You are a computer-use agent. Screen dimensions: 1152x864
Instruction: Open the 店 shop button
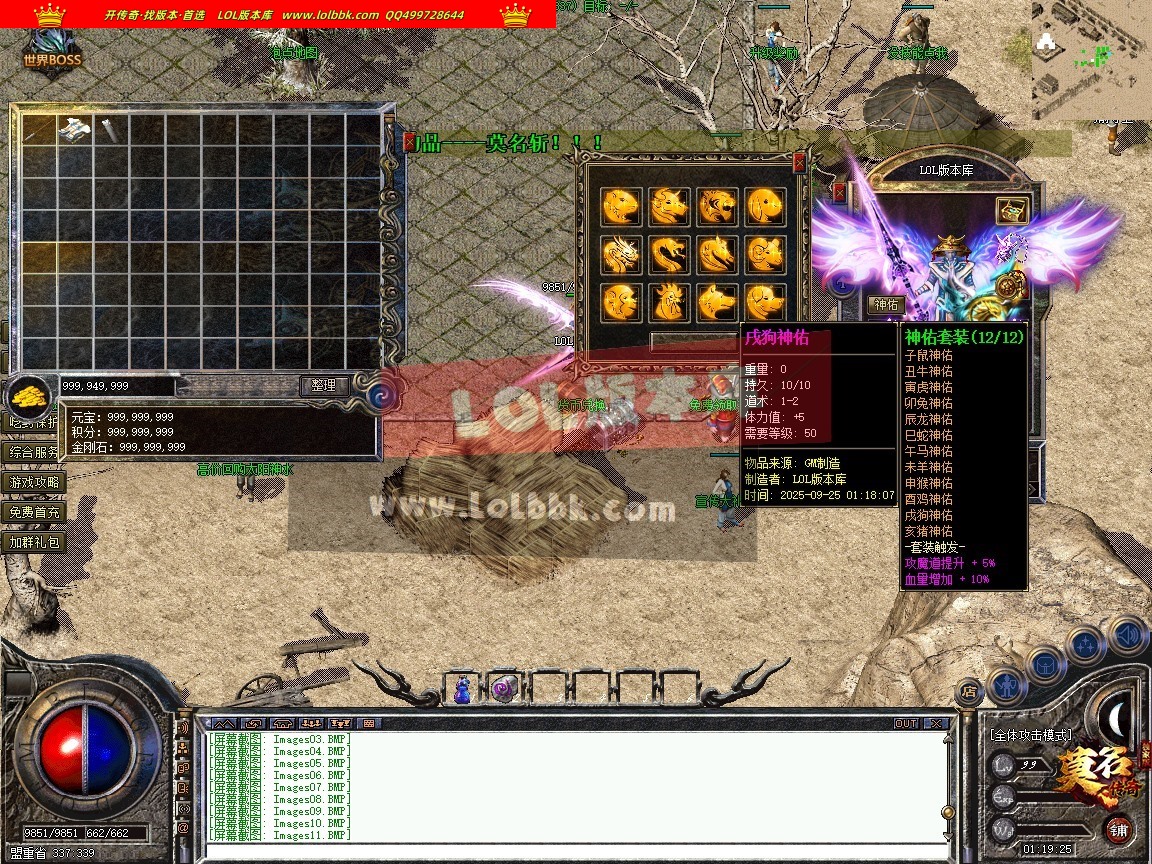(x=967, y=690)
